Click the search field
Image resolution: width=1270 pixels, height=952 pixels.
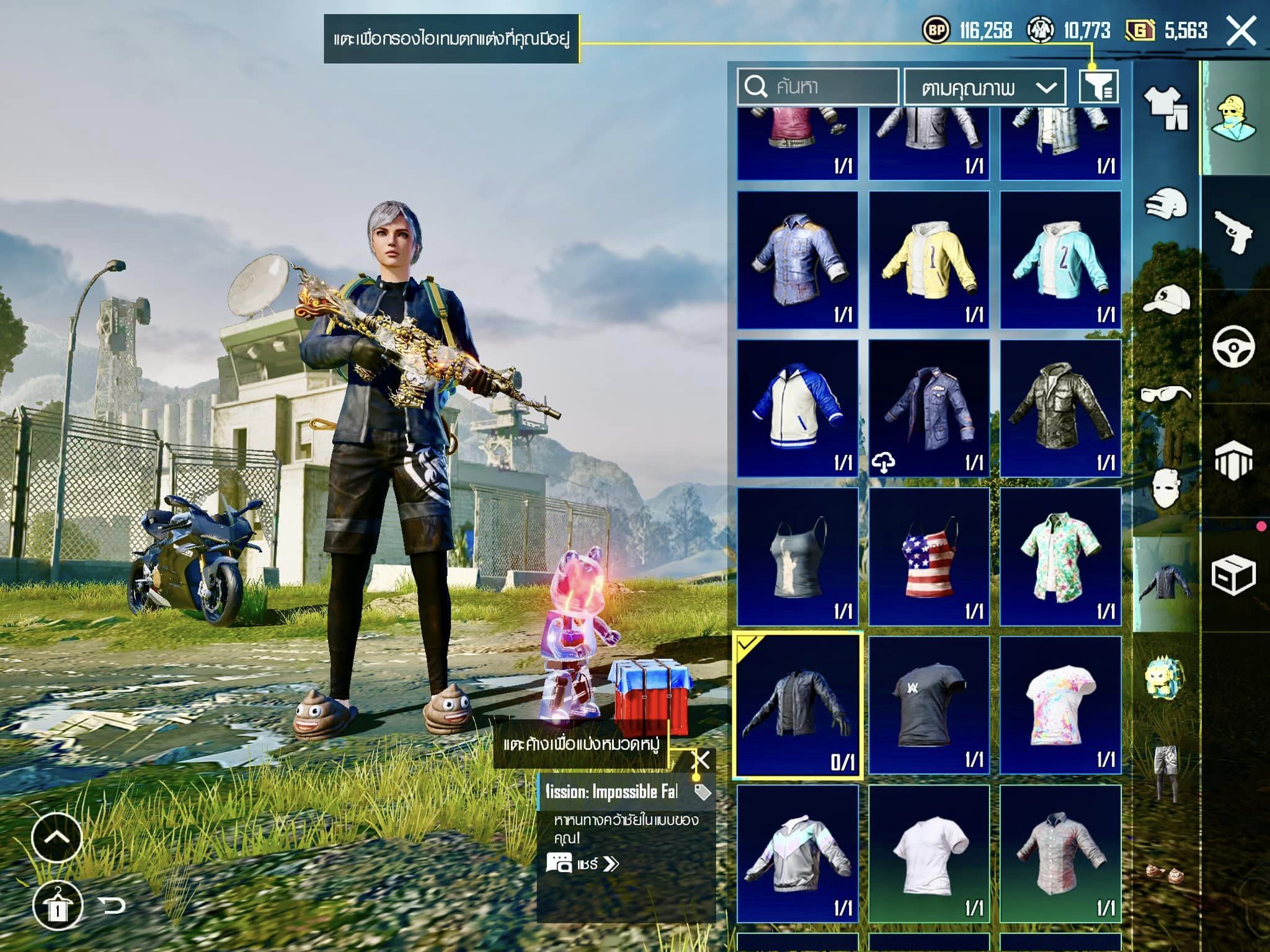point(817,87)
